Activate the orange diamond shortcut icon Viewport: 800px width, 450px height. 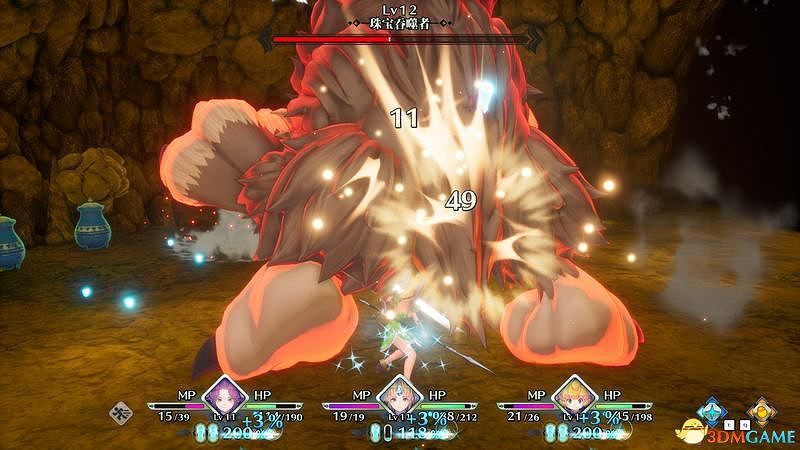762,410
